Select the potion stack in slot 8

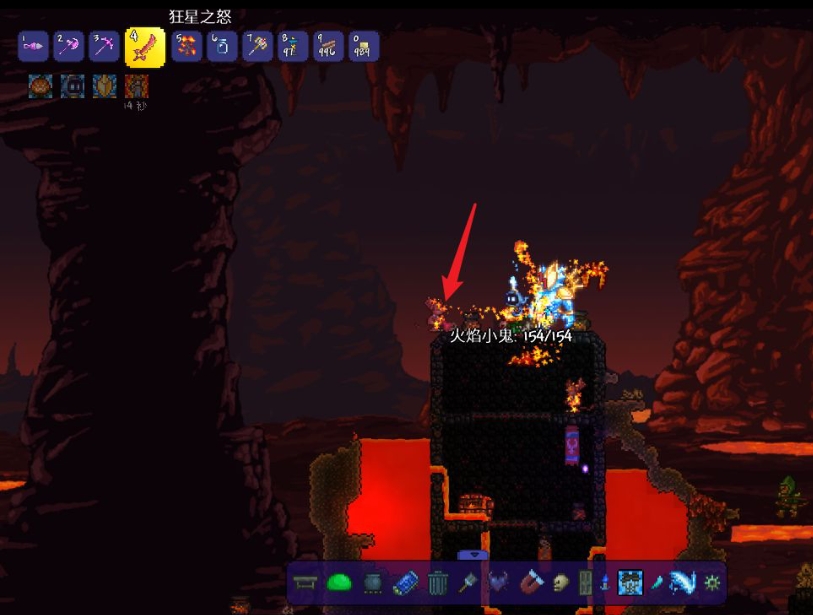(292, 46)
